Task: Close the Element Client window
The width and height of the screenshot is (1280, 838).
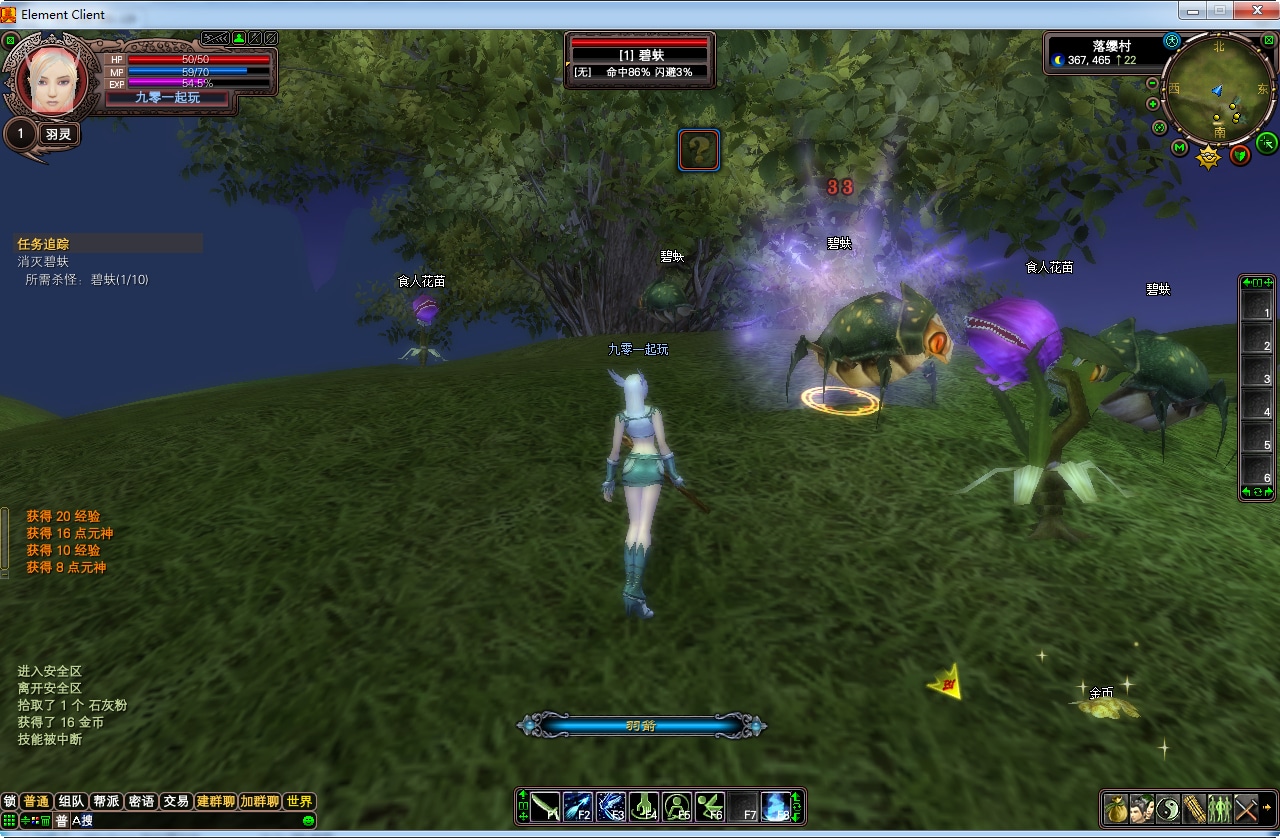Action: click(1254, 11)
